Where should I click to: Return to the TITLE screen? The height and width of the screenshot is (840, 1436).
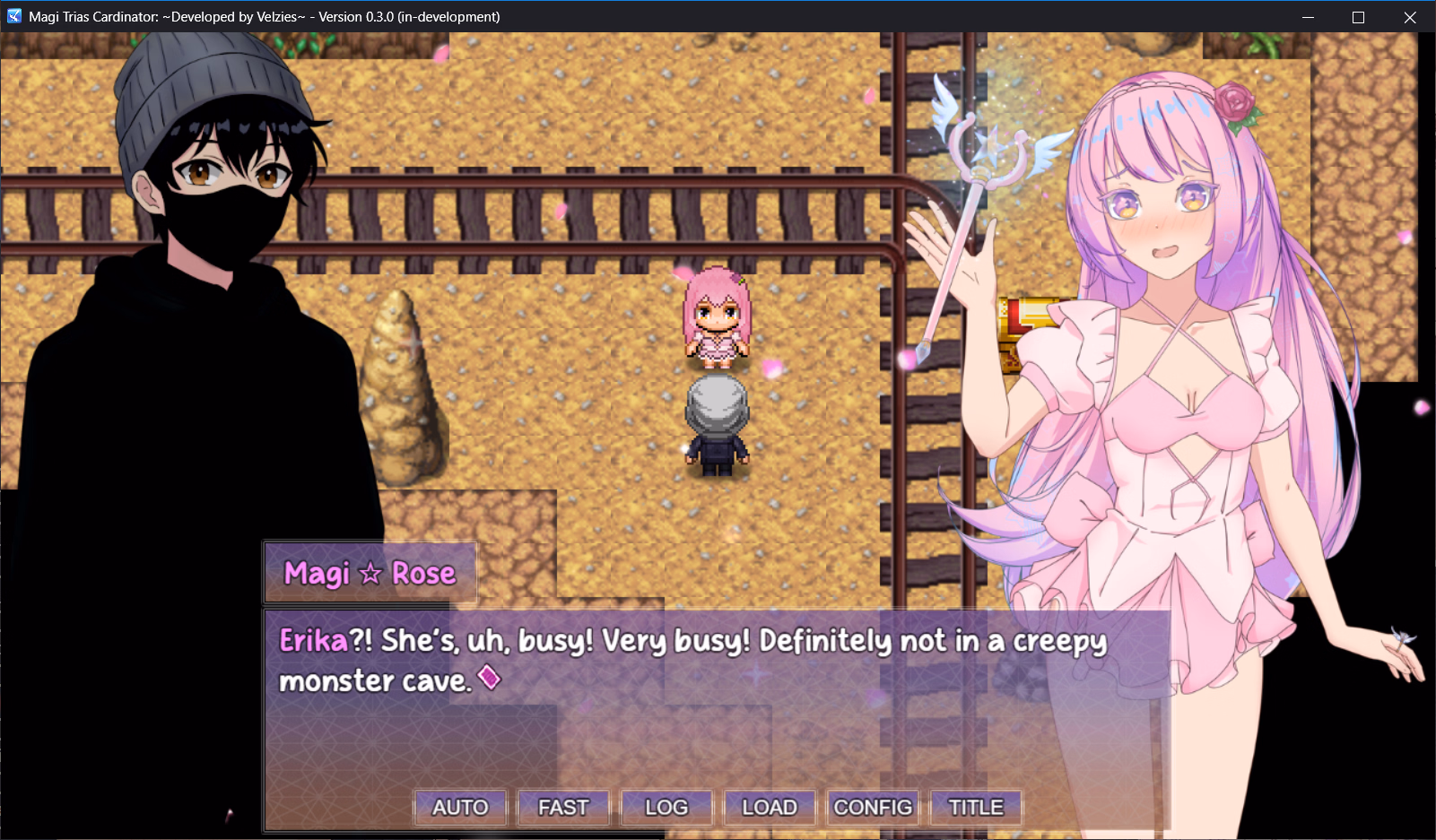pos(976,807)
